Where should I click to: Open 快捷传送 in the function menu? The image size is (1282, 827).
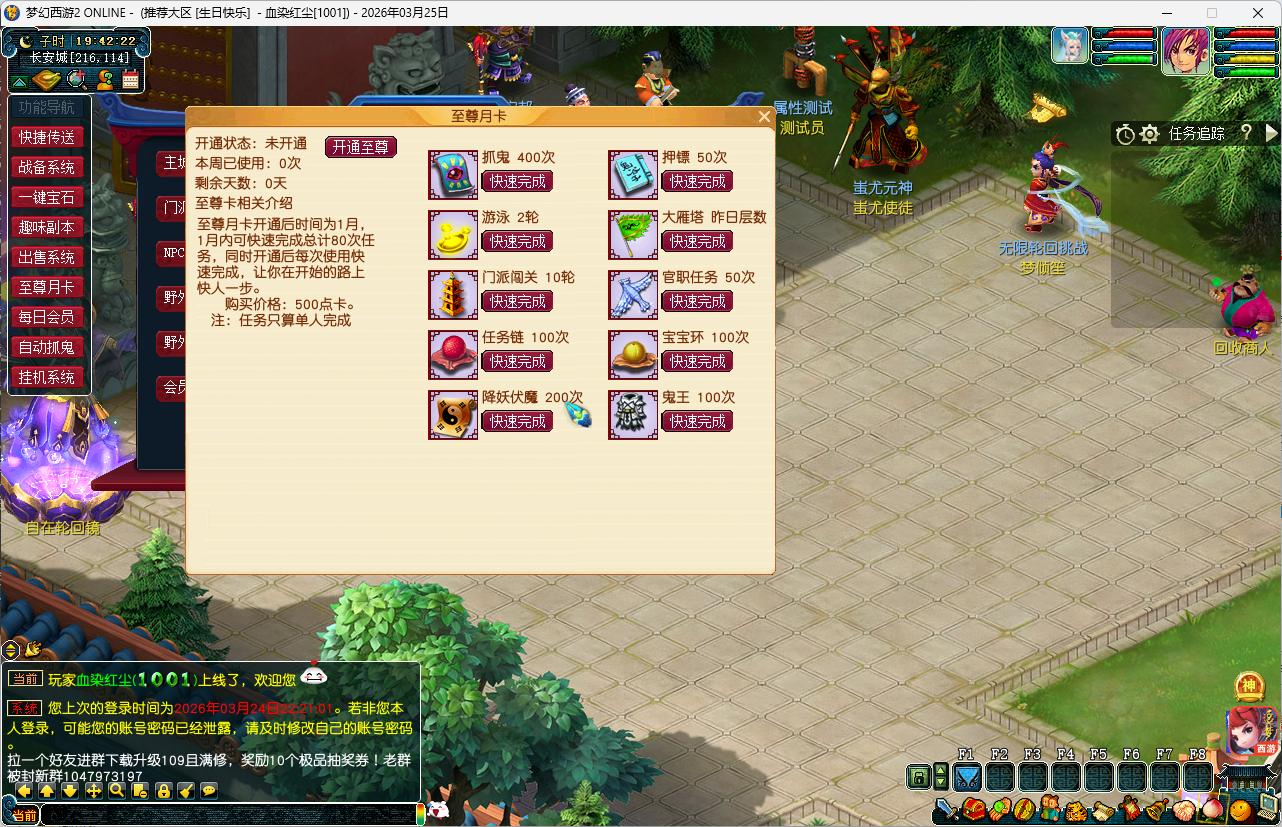point(47,137)
